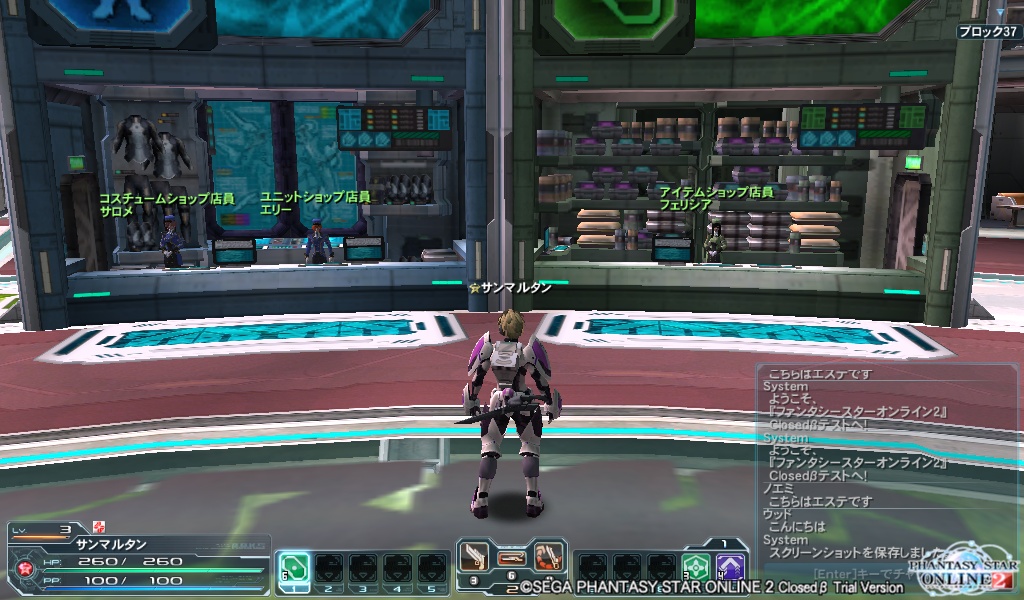Select the rifle weapon palette icon
The image size is (1024, 600).
(x=511, y=555)
